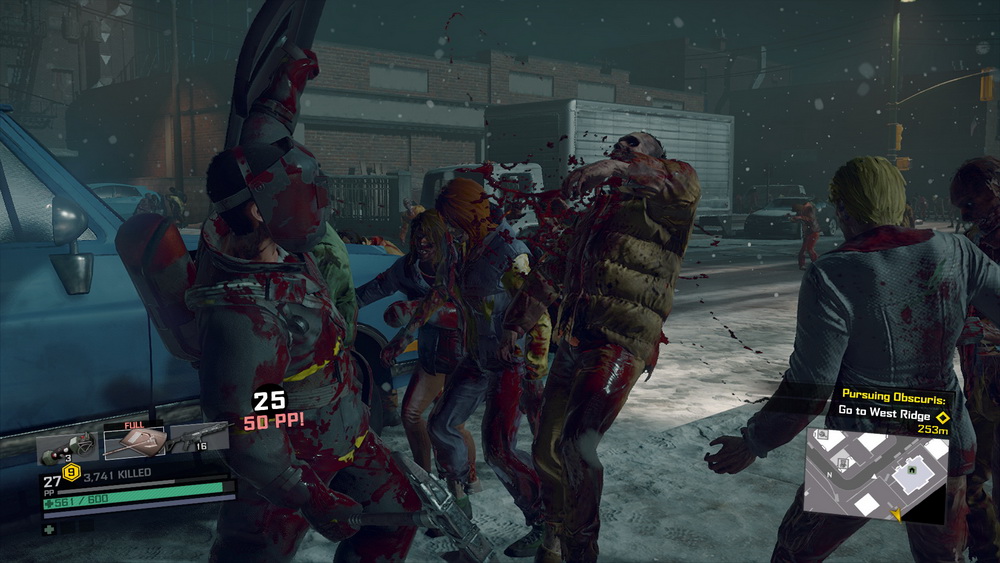Viewport: 1000px width, 563px height.
Task: Click the yellow hexagon level badge
Action: (72, 472)
